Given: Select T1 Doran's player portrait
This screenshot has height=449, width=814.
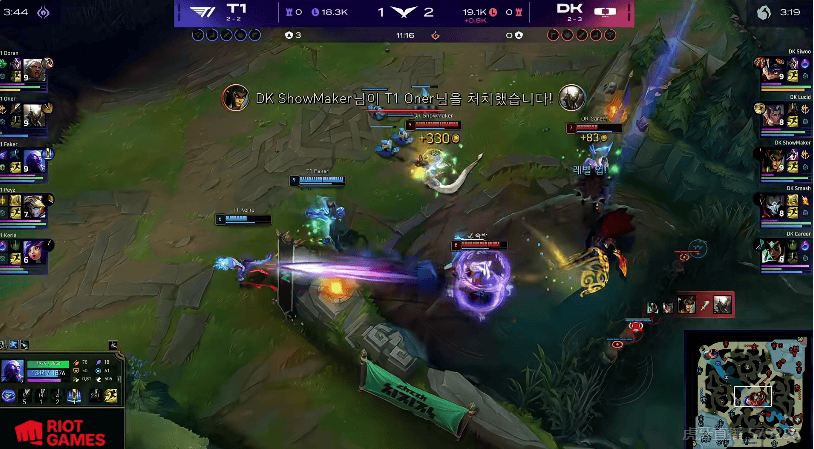Looking at the screenshot, I should coord(31,69).
